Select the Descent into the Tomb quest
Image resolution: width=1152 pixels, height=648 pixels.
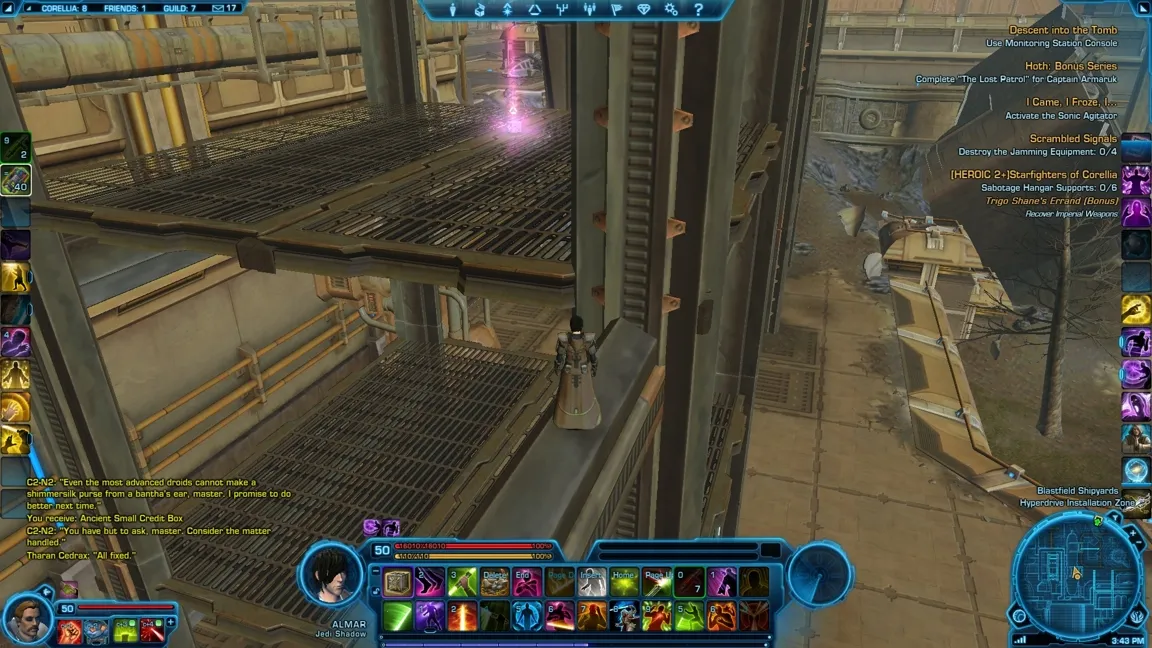(1063, 31)
